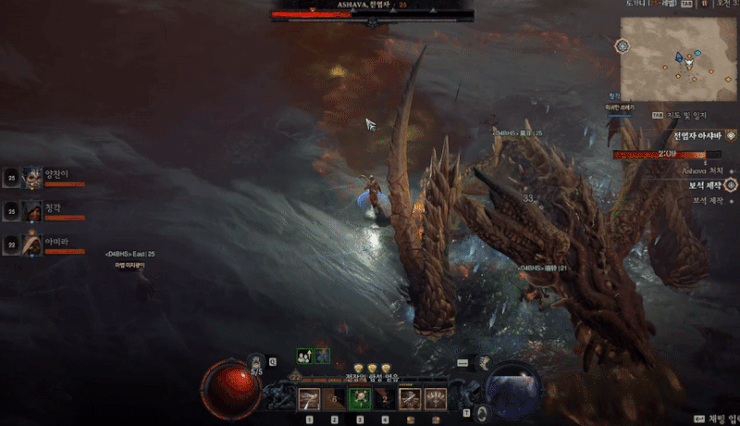The image size is (740, 426).
Task: Activate the green highlighted skill in slot 3
Action: 360,399
